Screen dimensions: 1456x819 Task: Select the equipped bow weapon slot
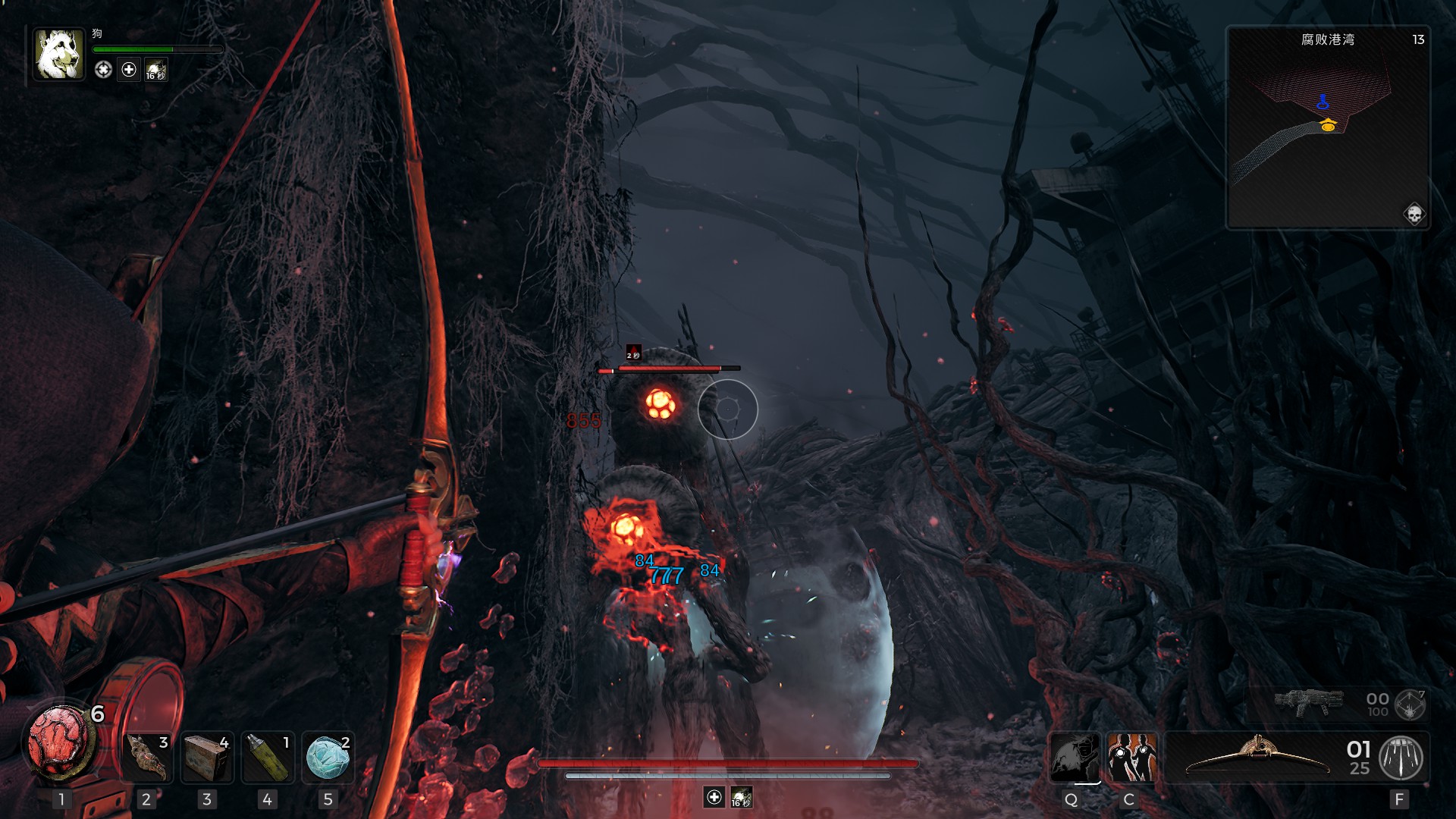1257,757
